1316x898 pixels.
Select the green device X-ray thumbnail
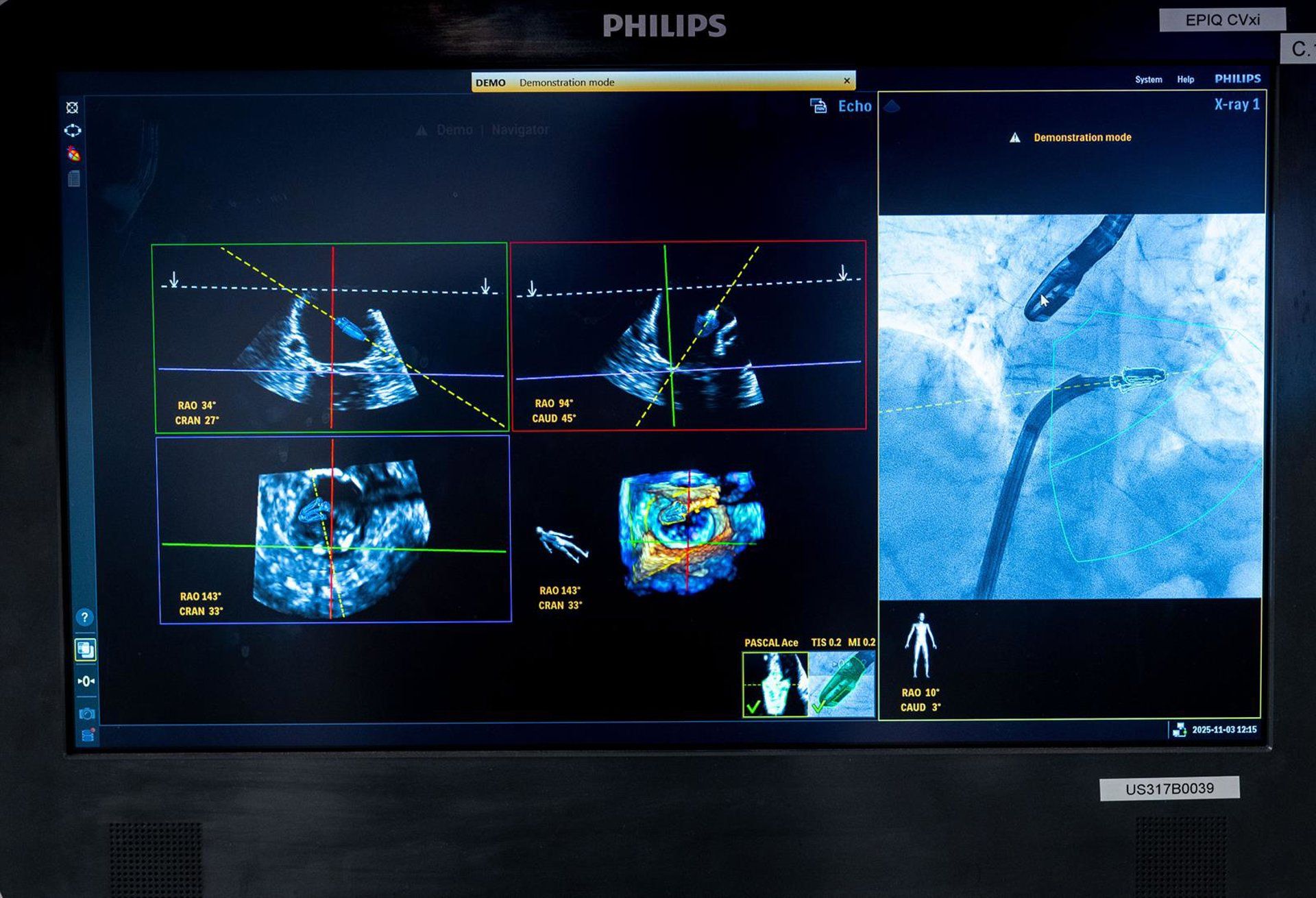coord(842,683)
